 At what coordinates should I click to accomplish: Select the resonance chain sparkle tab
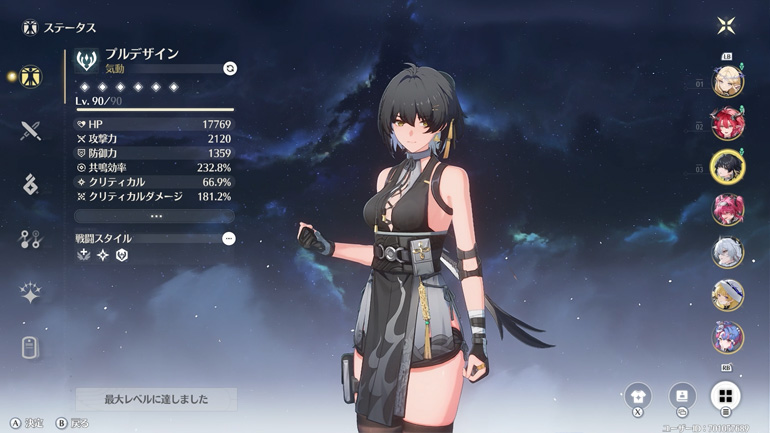[x=30, y=293]
